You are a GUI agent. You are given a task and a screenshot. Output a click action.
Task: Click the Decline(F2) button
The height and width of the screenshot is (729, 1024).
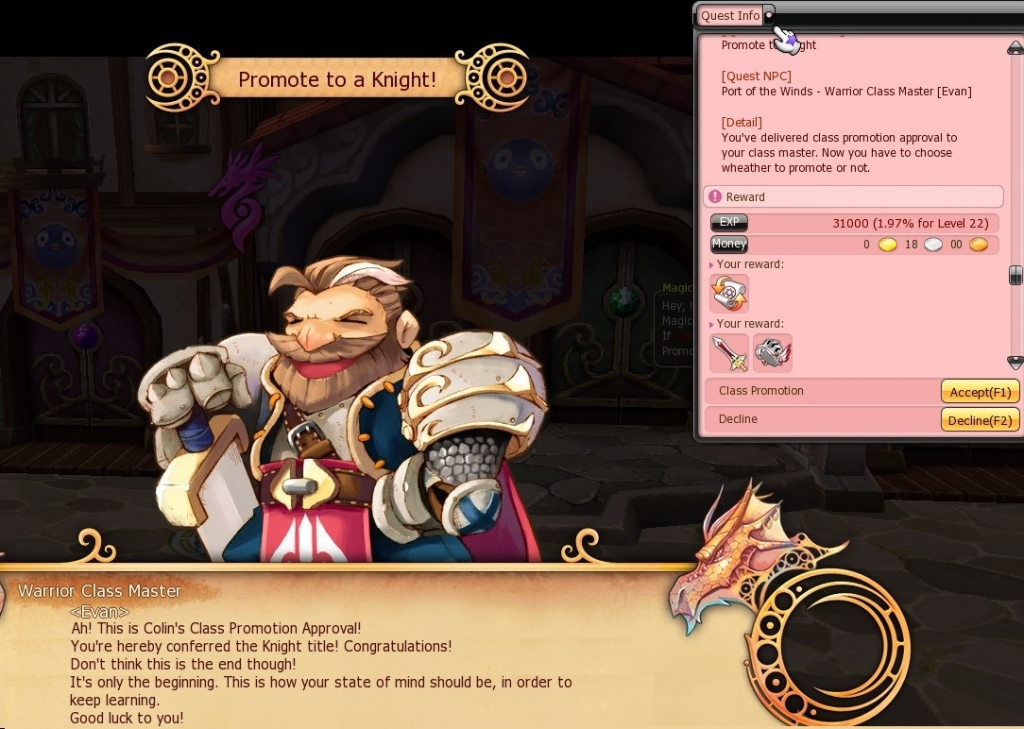(979, 420)
